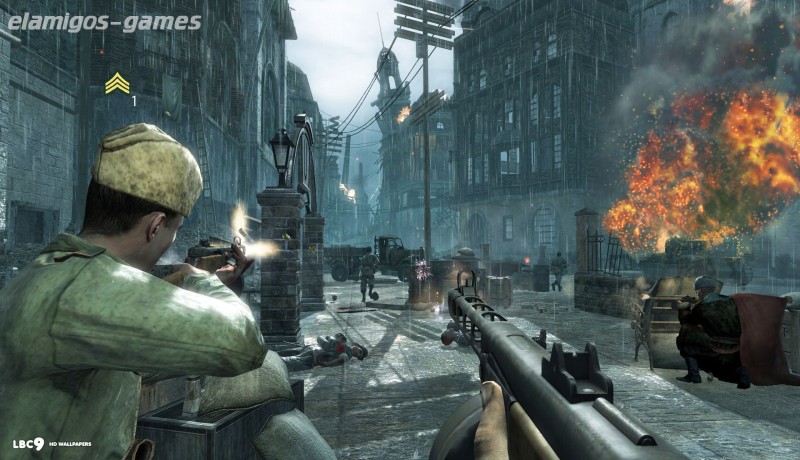Click the yellow sergeant chevron rank icon
The height and width of the screenshot is (460, 800).
117,83
